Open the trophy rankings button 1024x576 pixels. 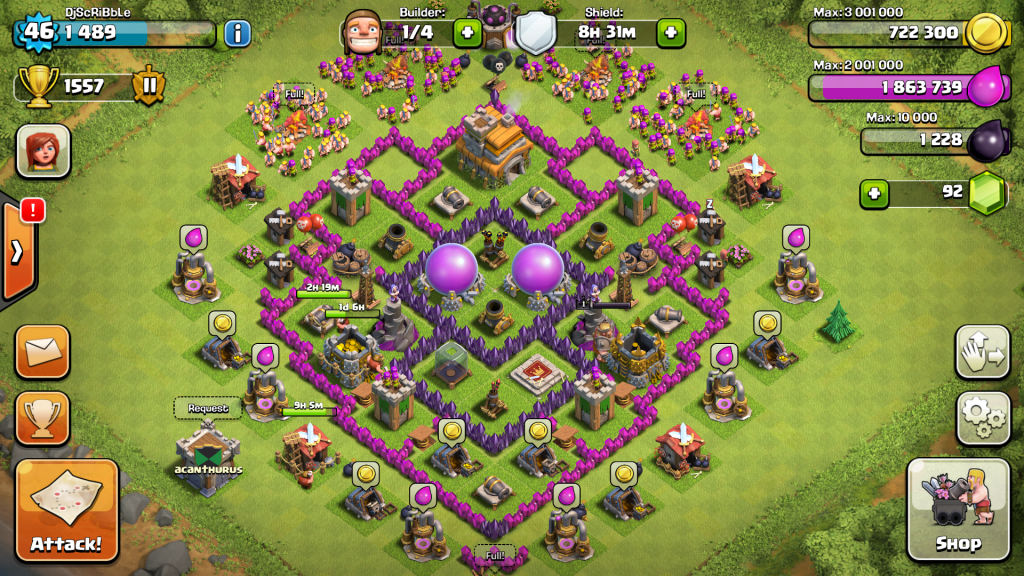[x=43, y=418]
